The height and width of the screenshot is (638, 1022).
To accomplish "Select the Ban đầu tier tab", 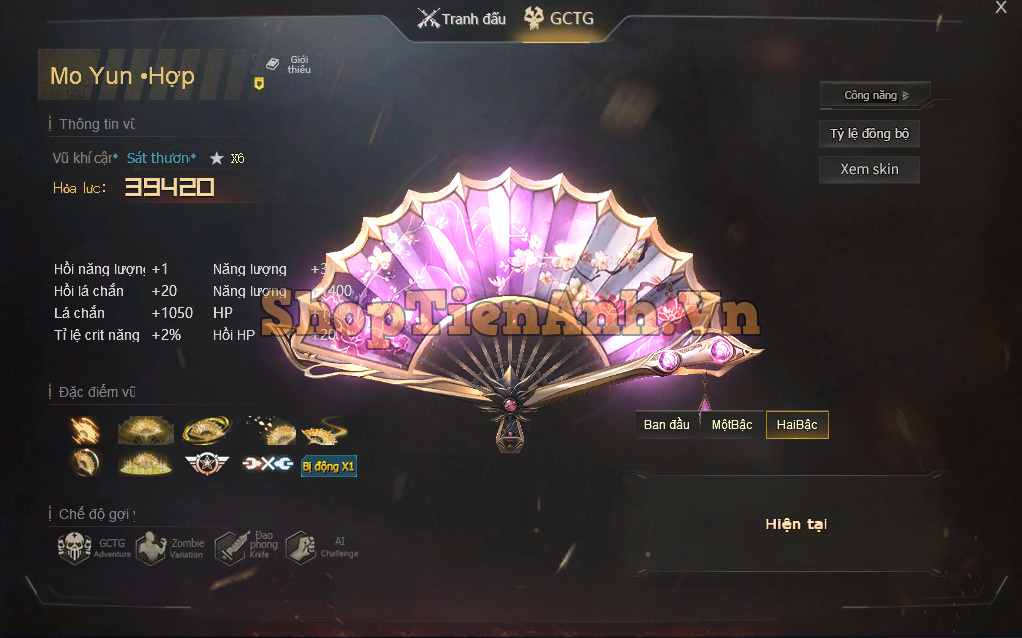I will click(667, 425).
